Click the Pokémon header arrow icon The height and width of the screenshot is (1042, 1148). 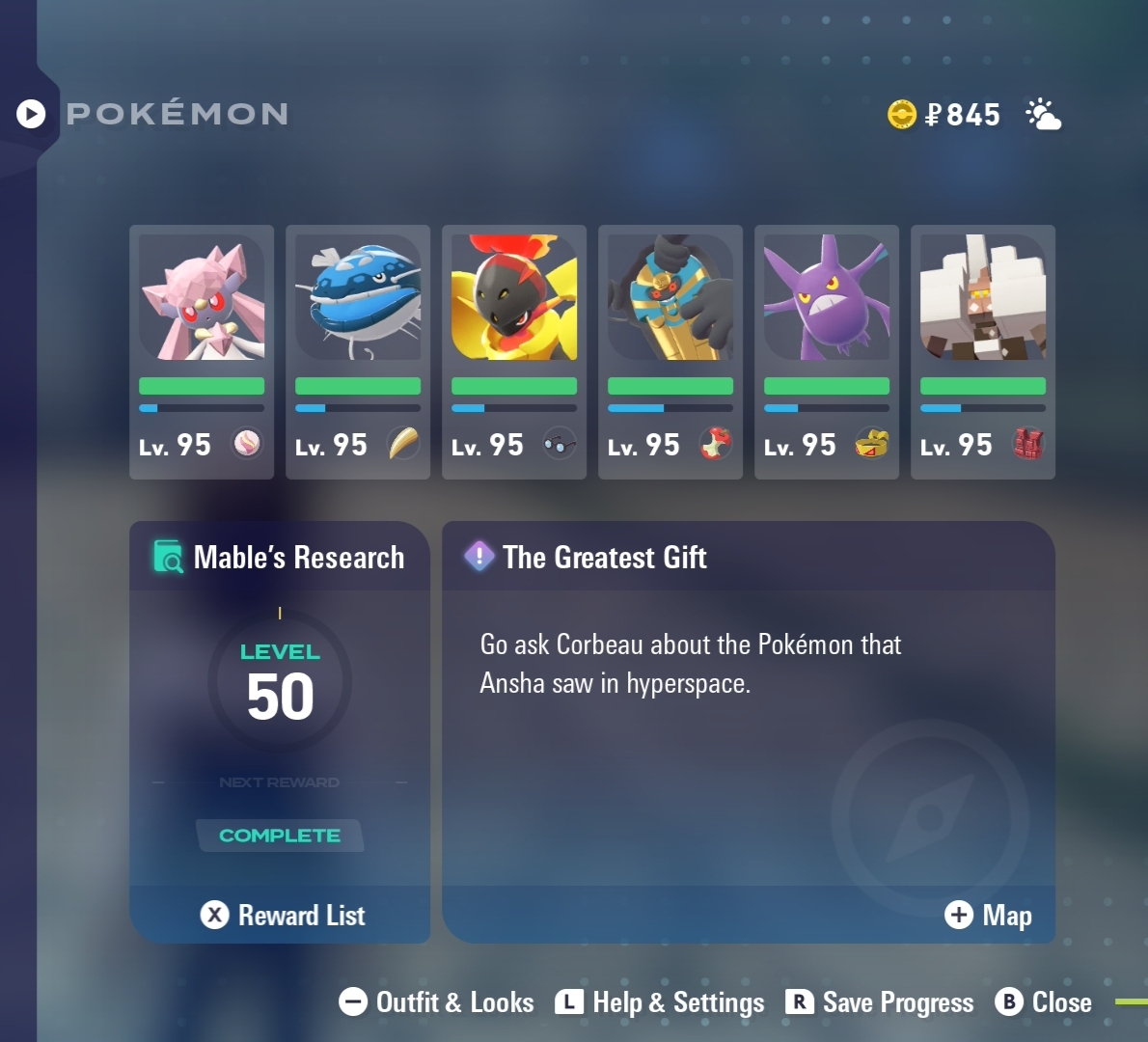pos(31,114)
